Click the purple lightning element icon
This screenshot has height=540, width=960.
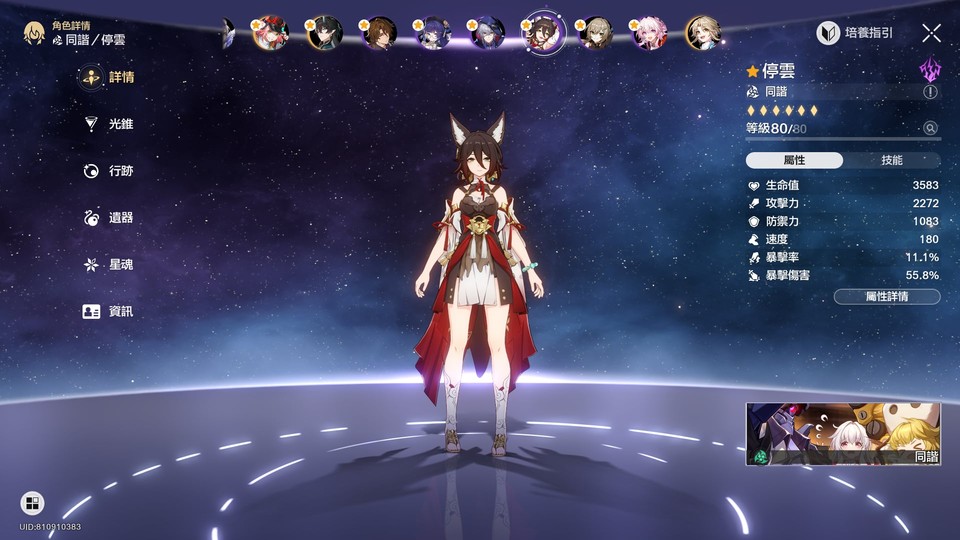pos(930,69)
